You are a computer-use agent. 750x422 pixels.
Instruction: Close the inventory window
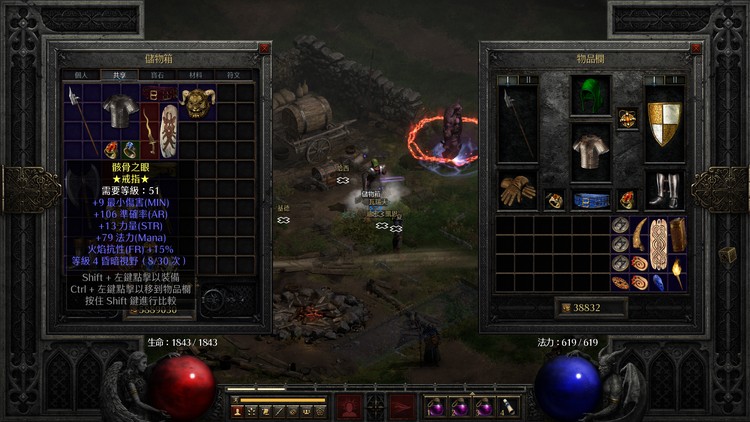[x=696, y=48]
